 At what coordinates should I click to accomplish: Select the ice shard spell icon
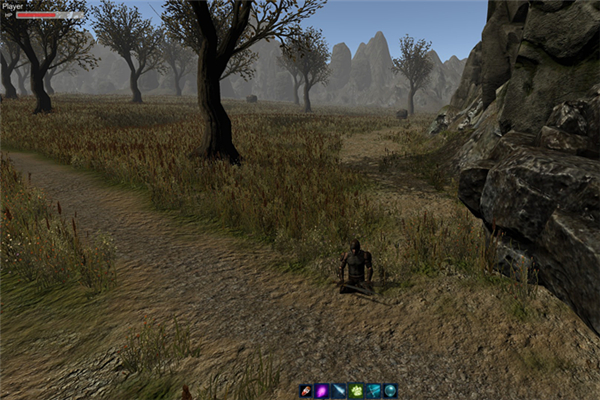[339, 391]
